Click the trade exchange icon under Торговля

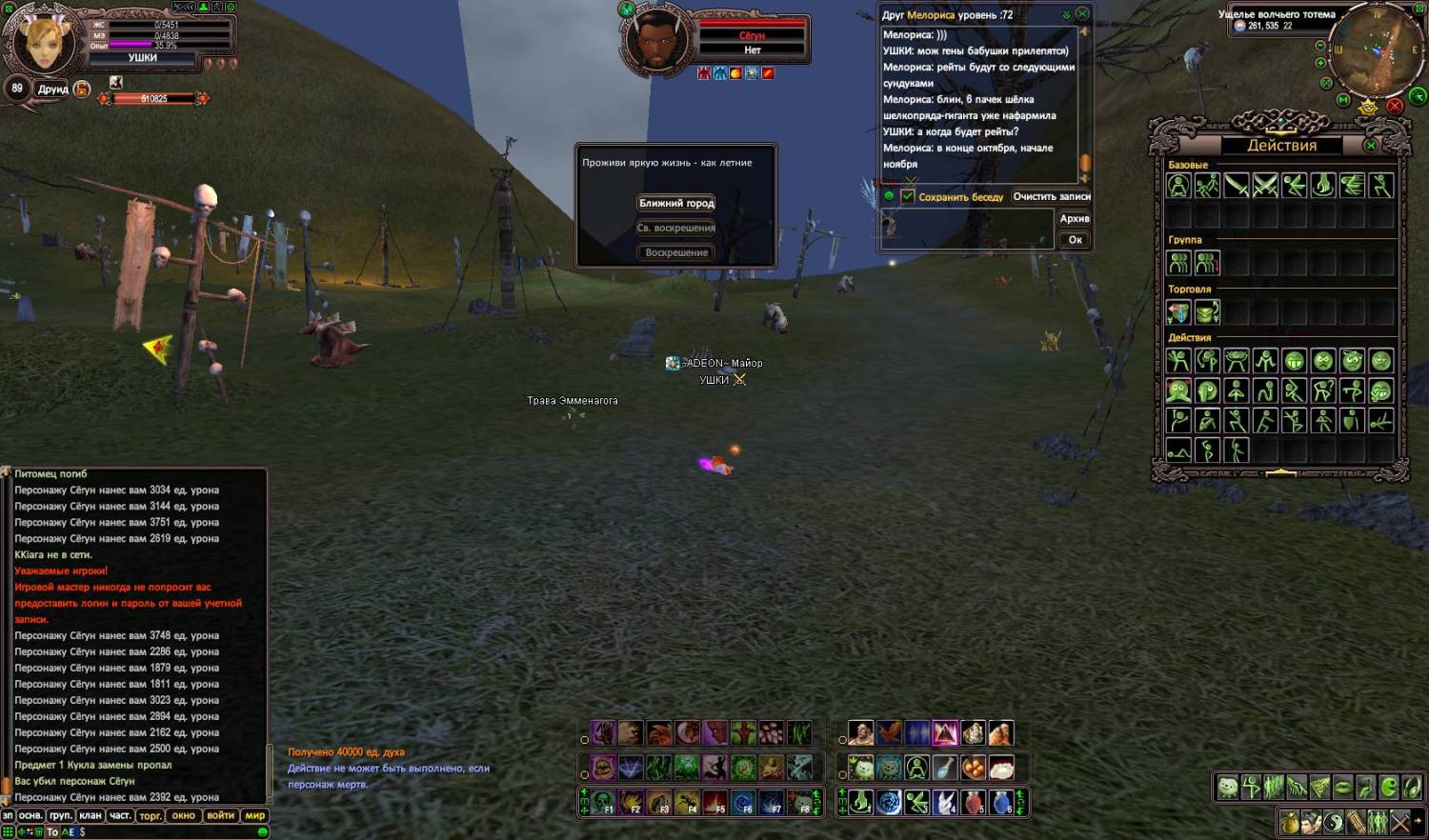tap(1178, 312)
